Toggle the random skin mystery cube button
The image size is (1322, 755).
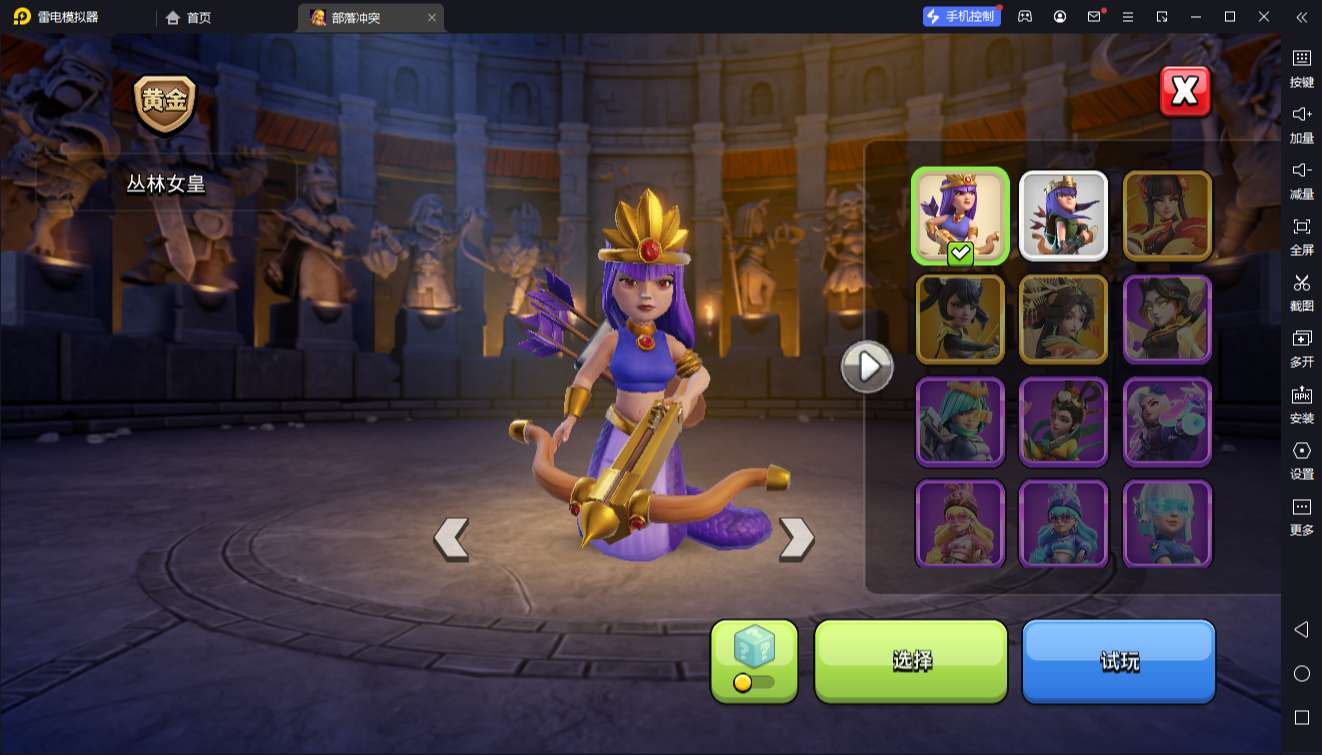click(x=754, y=660)
